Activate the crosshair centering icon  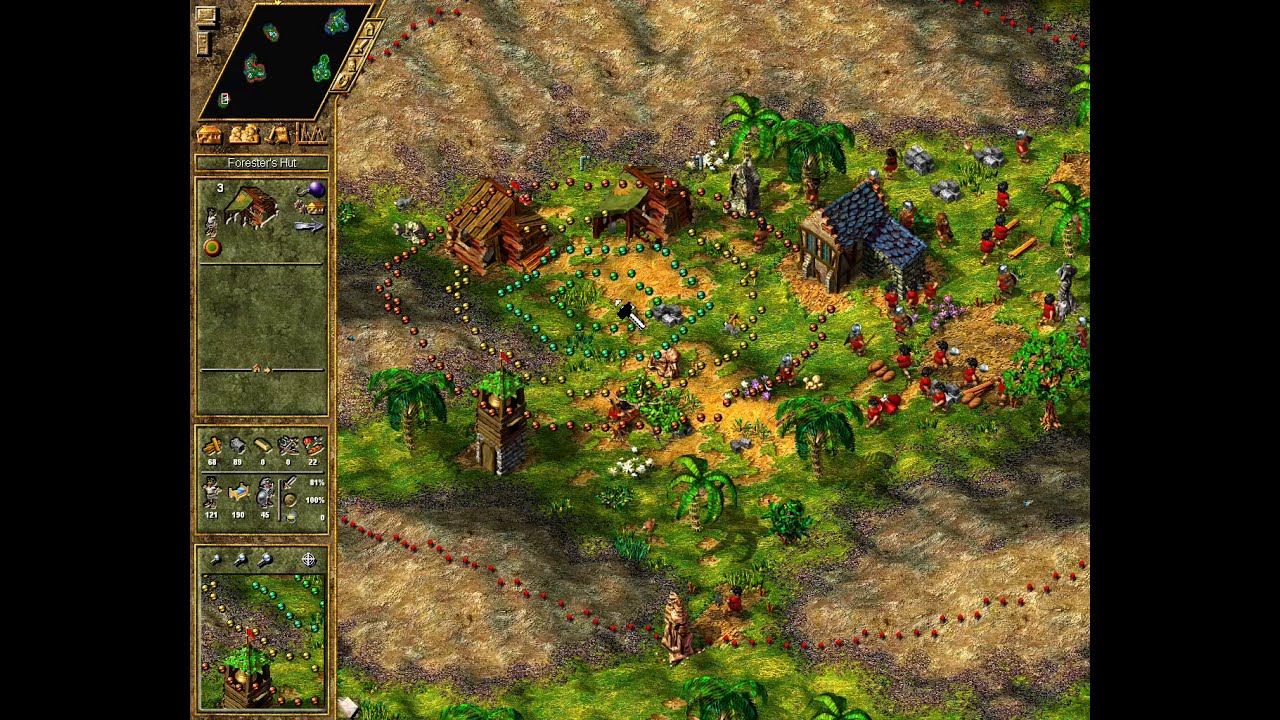[x=309, y=560]
